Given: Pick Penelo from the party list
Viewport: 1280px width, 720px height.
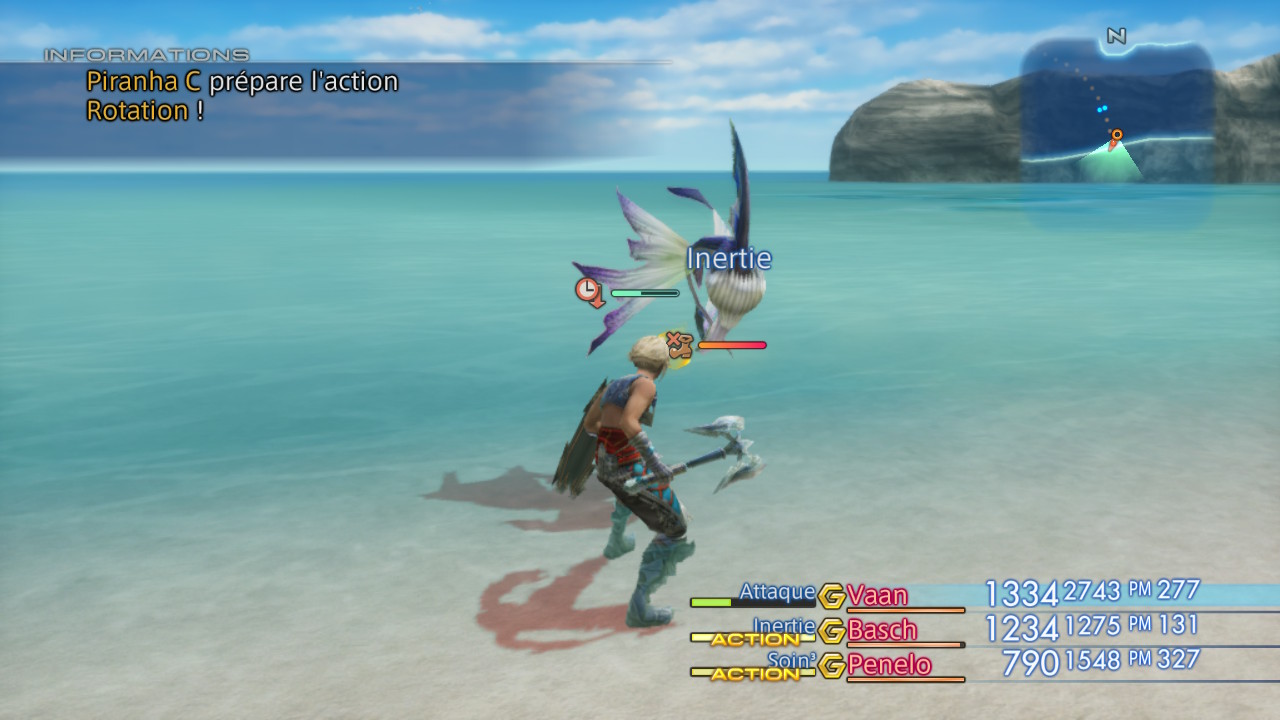Looking at the screenshot, I should tap(889, 666).
